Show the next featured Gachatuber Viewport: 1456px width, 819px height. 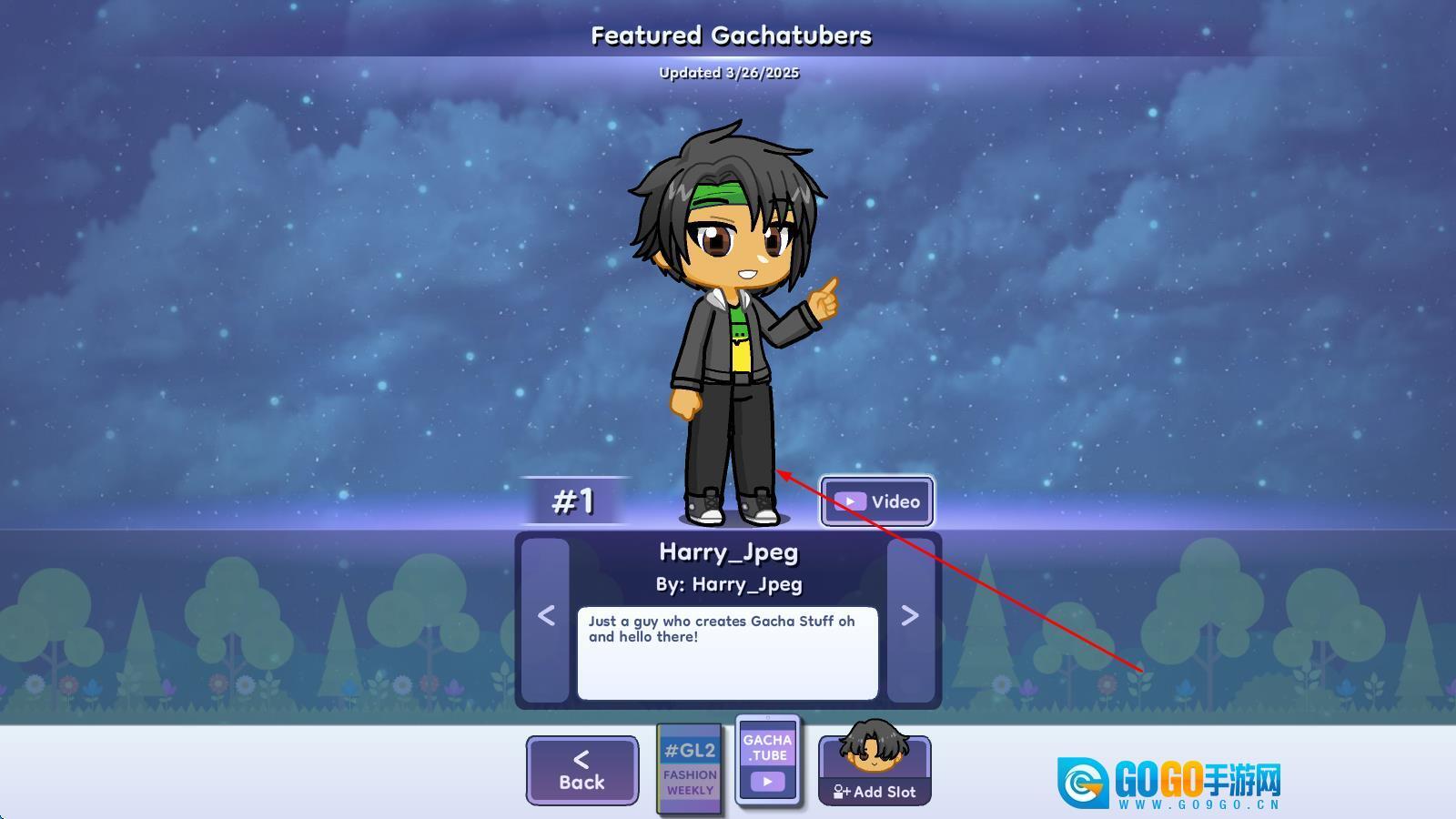click(910, 617)
